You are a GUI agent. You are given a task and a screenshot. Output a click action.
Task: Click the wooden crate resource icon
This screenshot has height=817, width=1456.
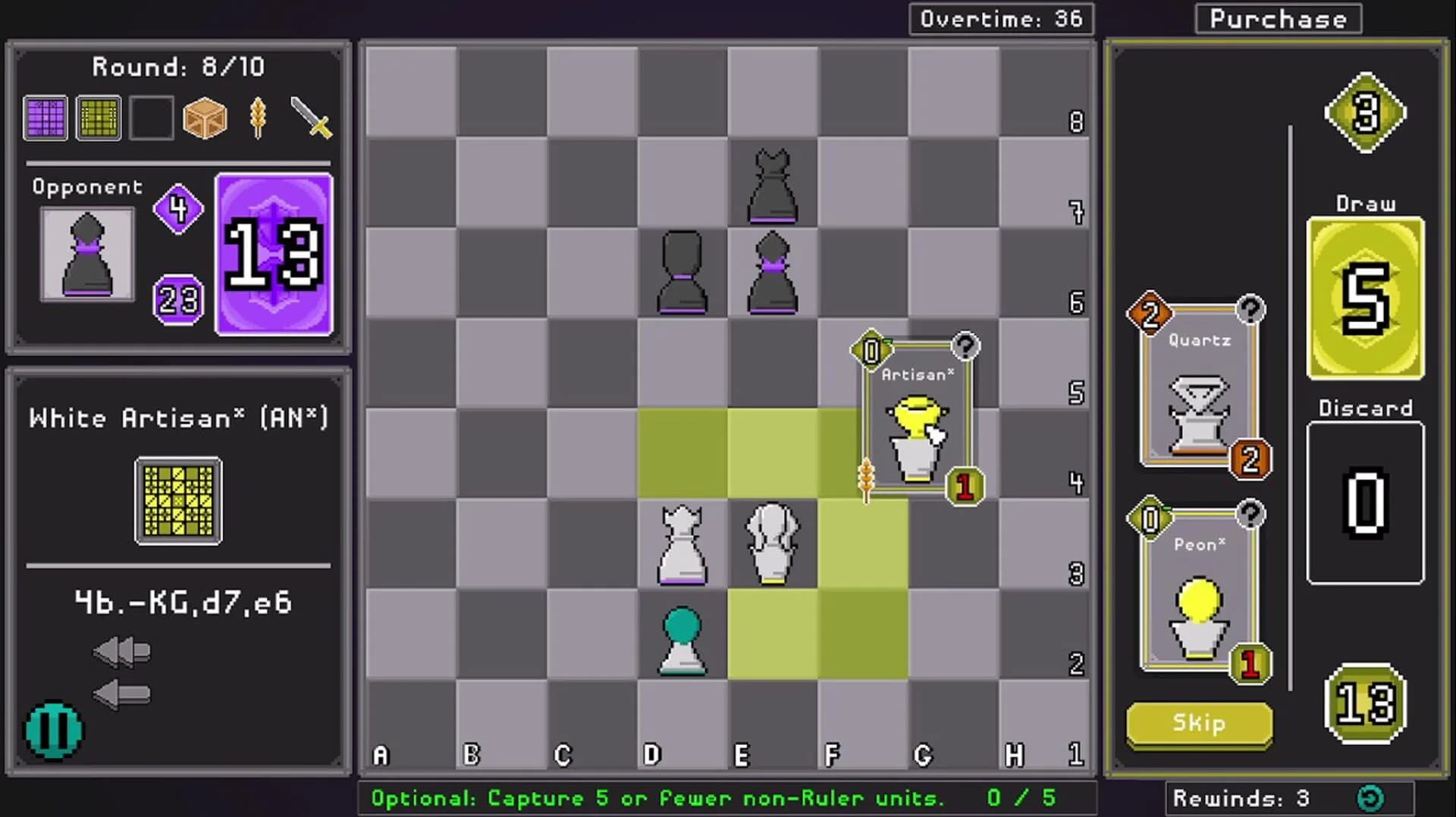tap(205, 117)
